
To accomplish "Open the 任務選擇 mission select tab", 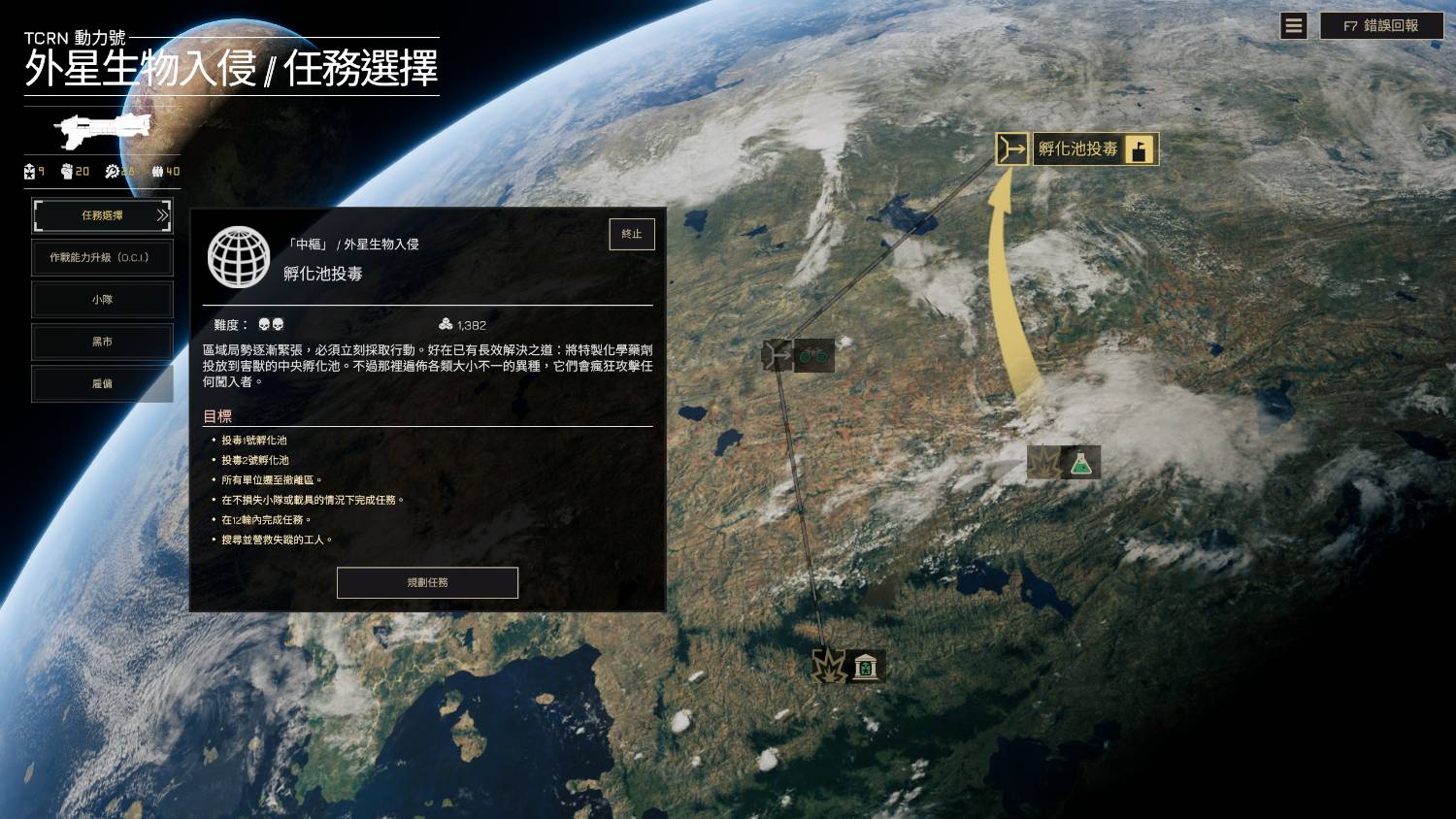I will (x=102, y=215).
